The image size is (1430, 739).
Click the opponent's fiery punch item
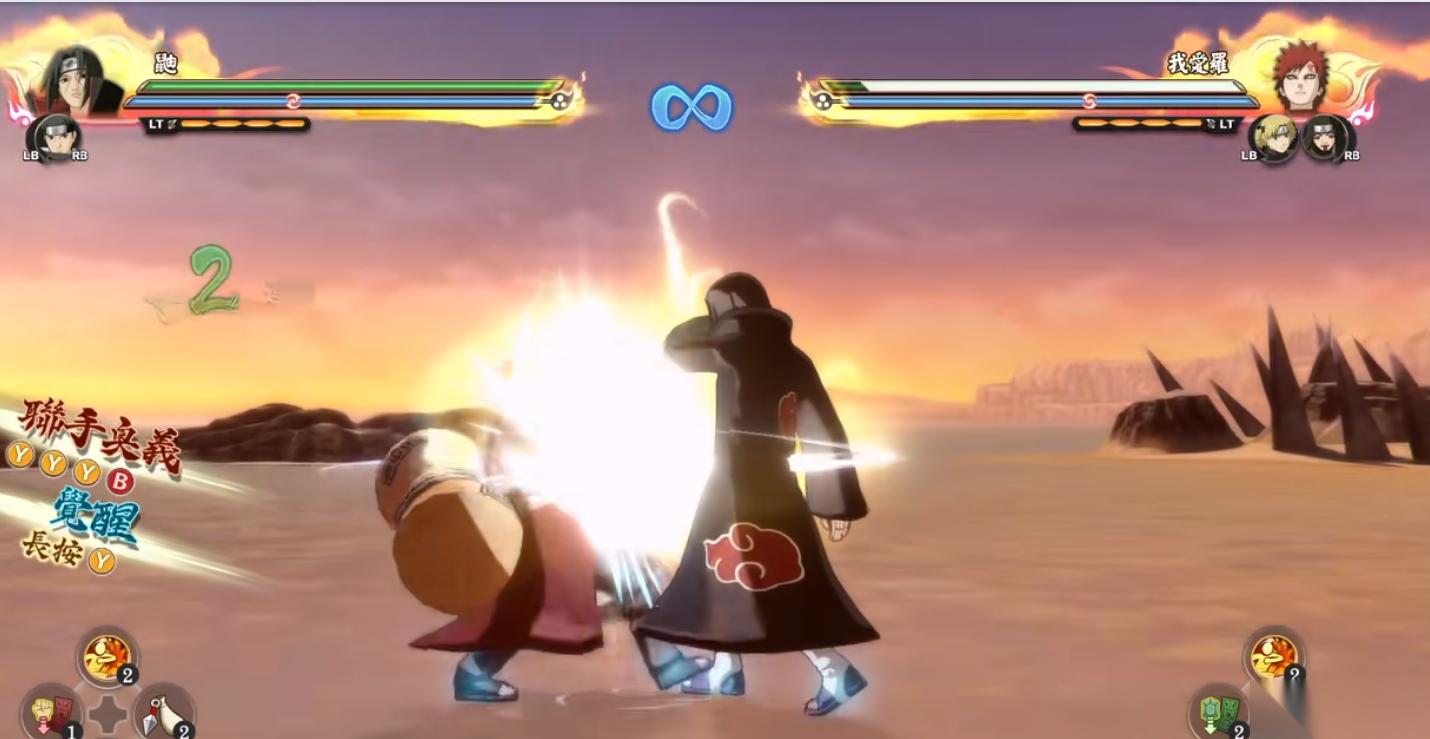[1273, 656]
